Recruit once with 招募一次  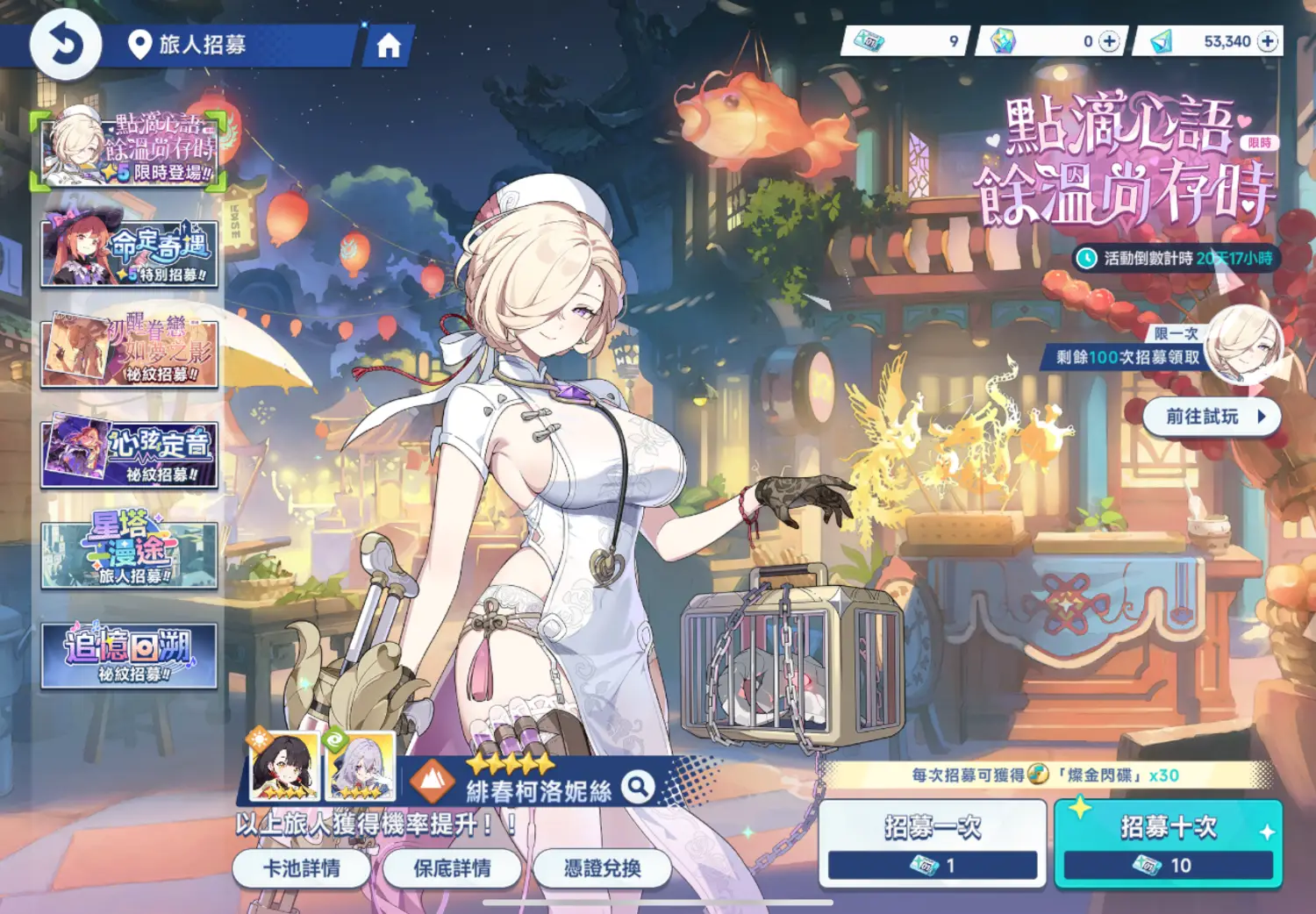click(x=932, y=843)
